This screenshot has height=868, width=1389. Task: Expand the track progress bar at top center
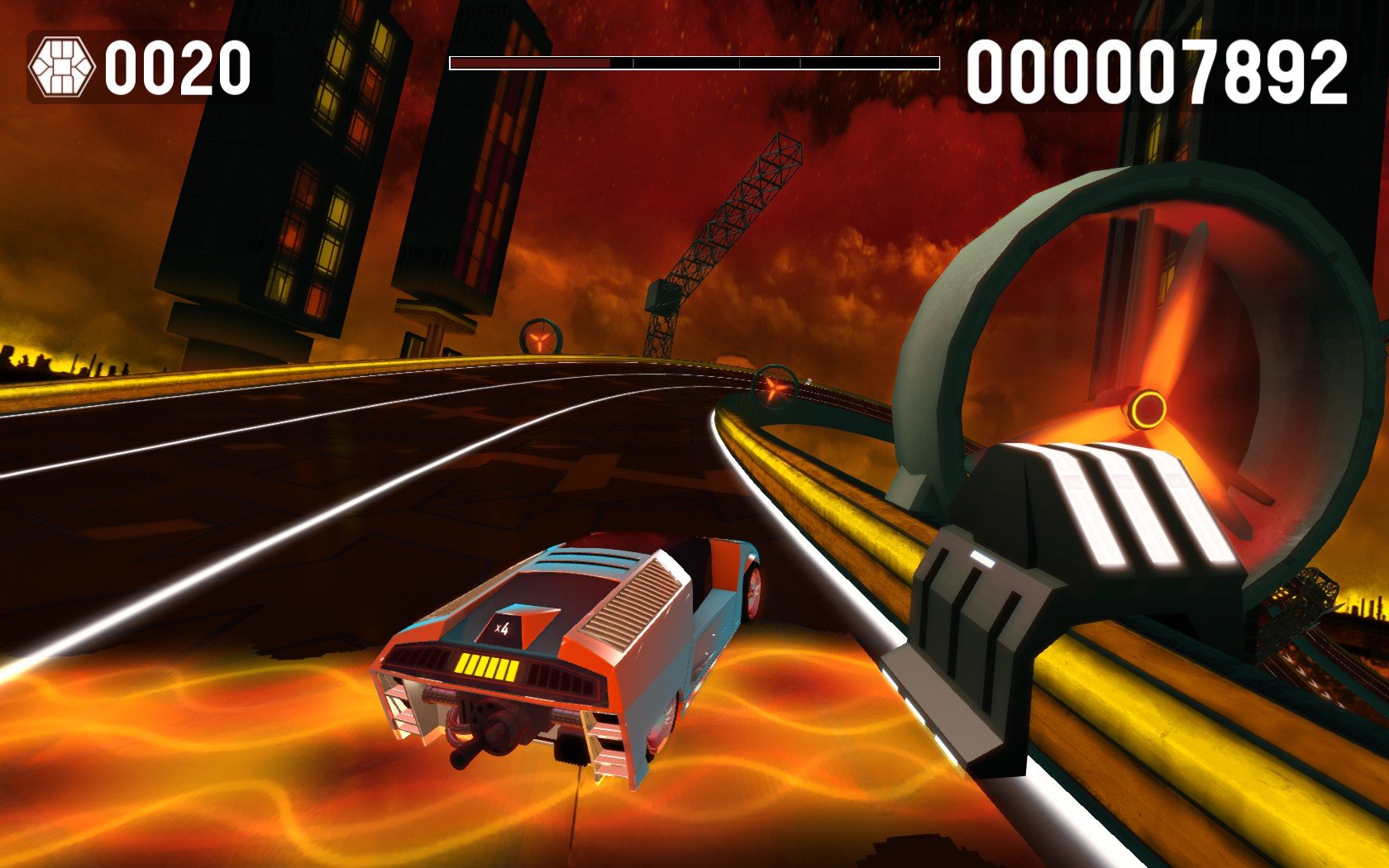click(x=694, y=60)
